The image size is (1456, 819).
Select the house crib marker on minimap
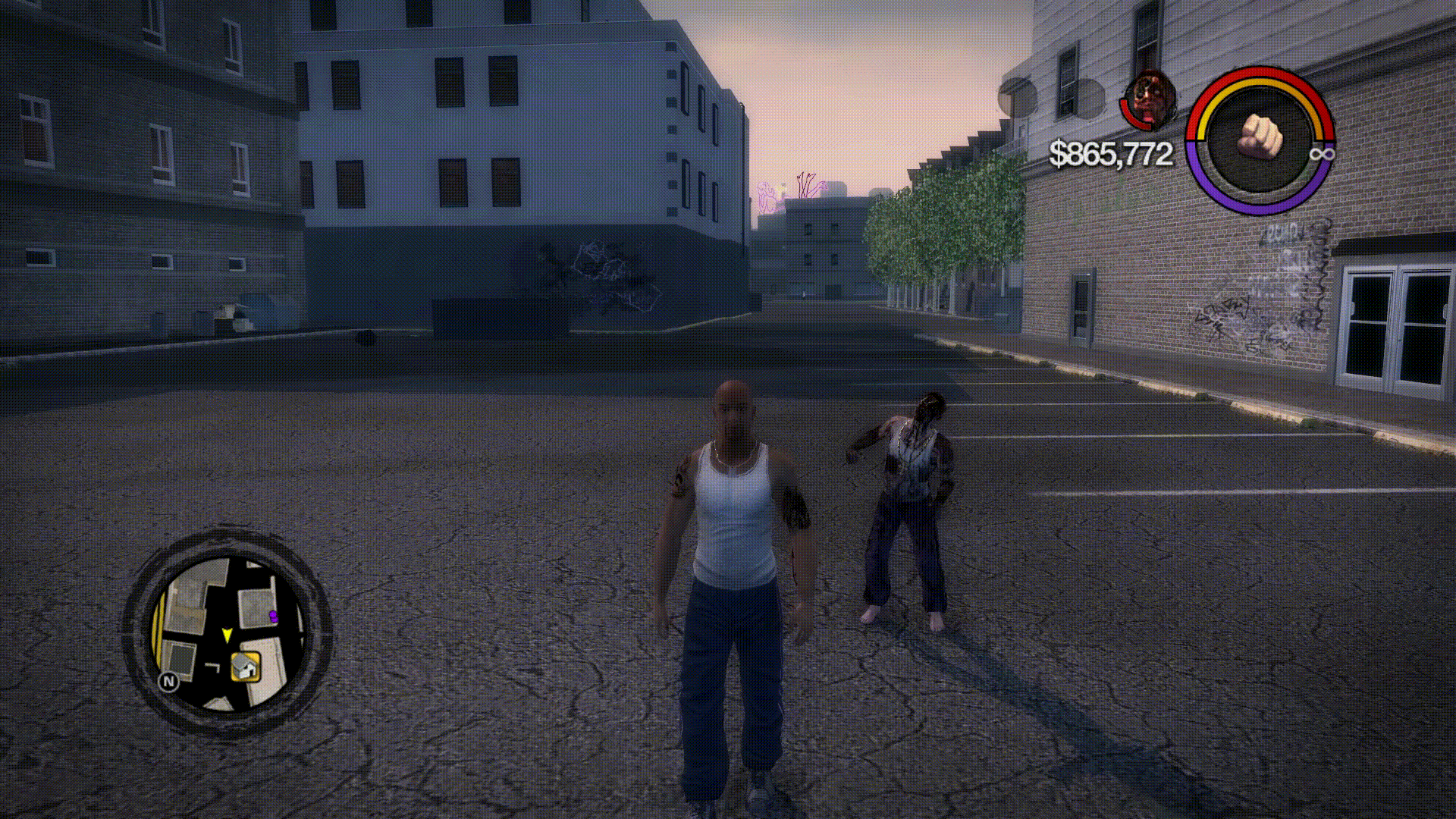(x=245, y=667)
